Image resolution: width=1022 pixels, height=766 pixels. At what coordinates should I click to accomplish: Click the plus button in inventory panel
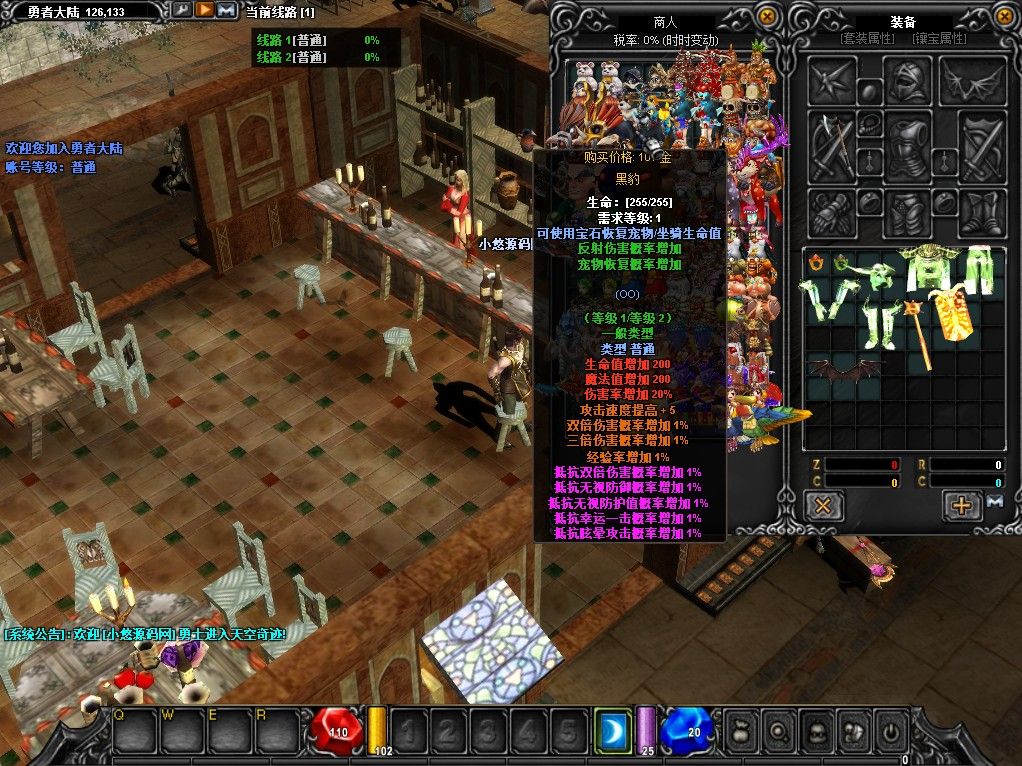pyautogui.click(x=962, y=505)
